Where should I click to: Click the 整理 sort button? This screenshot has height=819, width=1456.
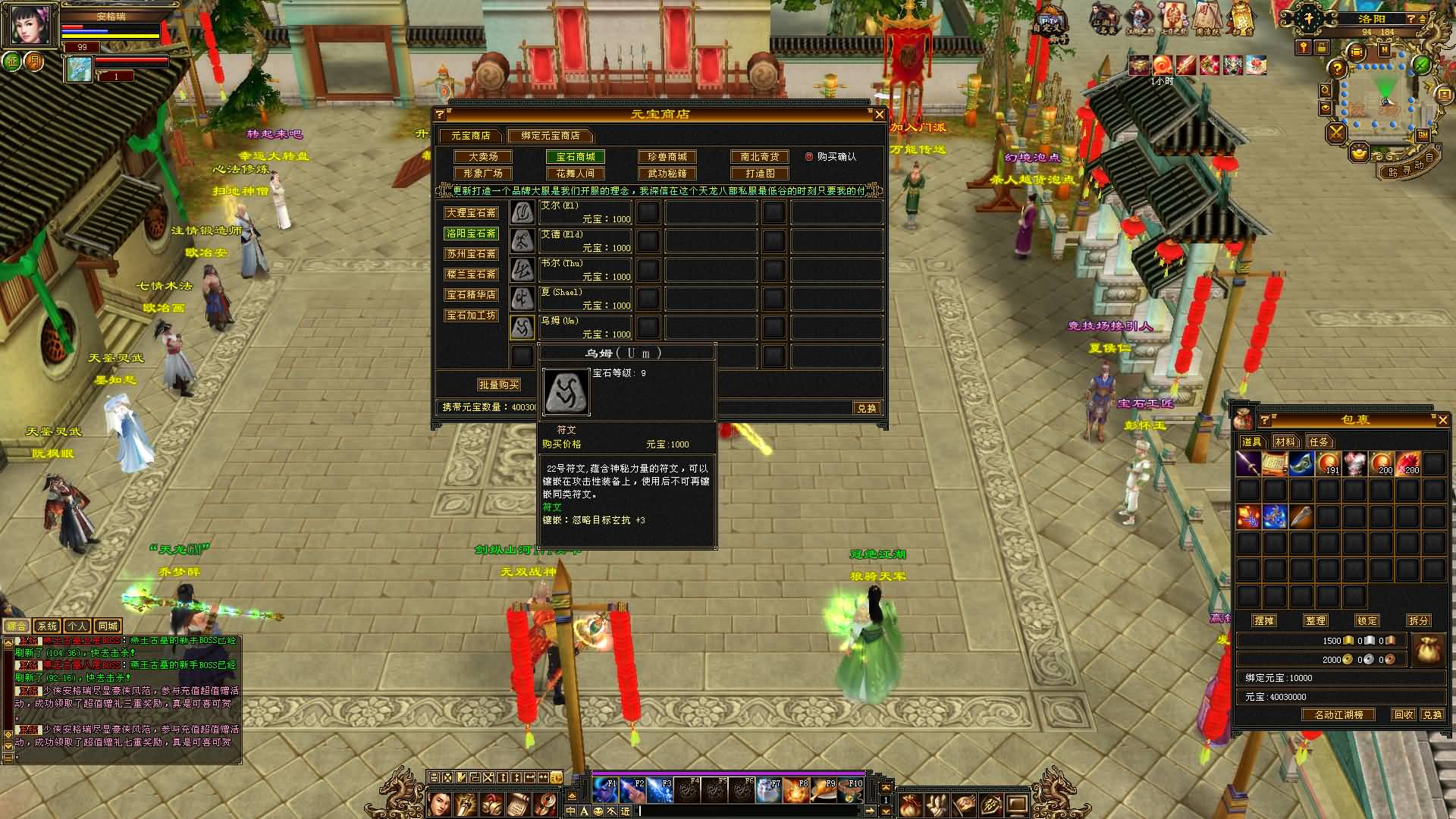1316,620
